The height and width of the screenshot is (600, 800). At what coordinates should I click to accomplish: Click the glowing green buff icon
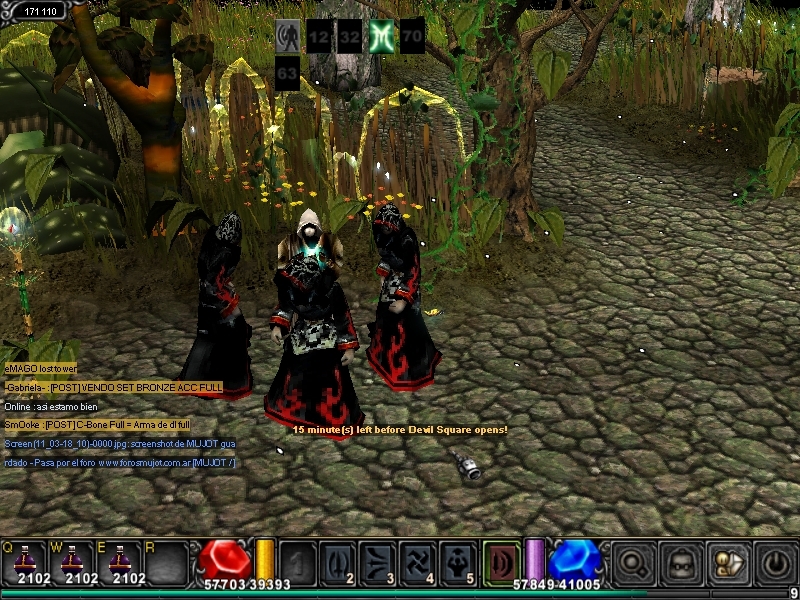[381, 36]
